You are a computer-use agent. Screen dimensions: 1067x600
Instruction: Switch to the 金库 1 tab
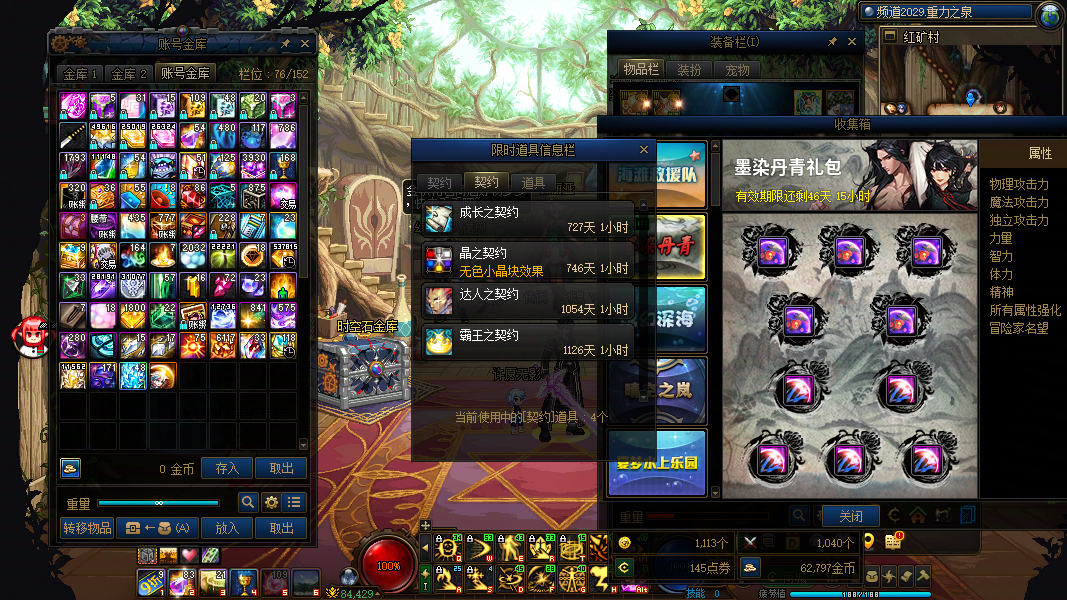81,74
